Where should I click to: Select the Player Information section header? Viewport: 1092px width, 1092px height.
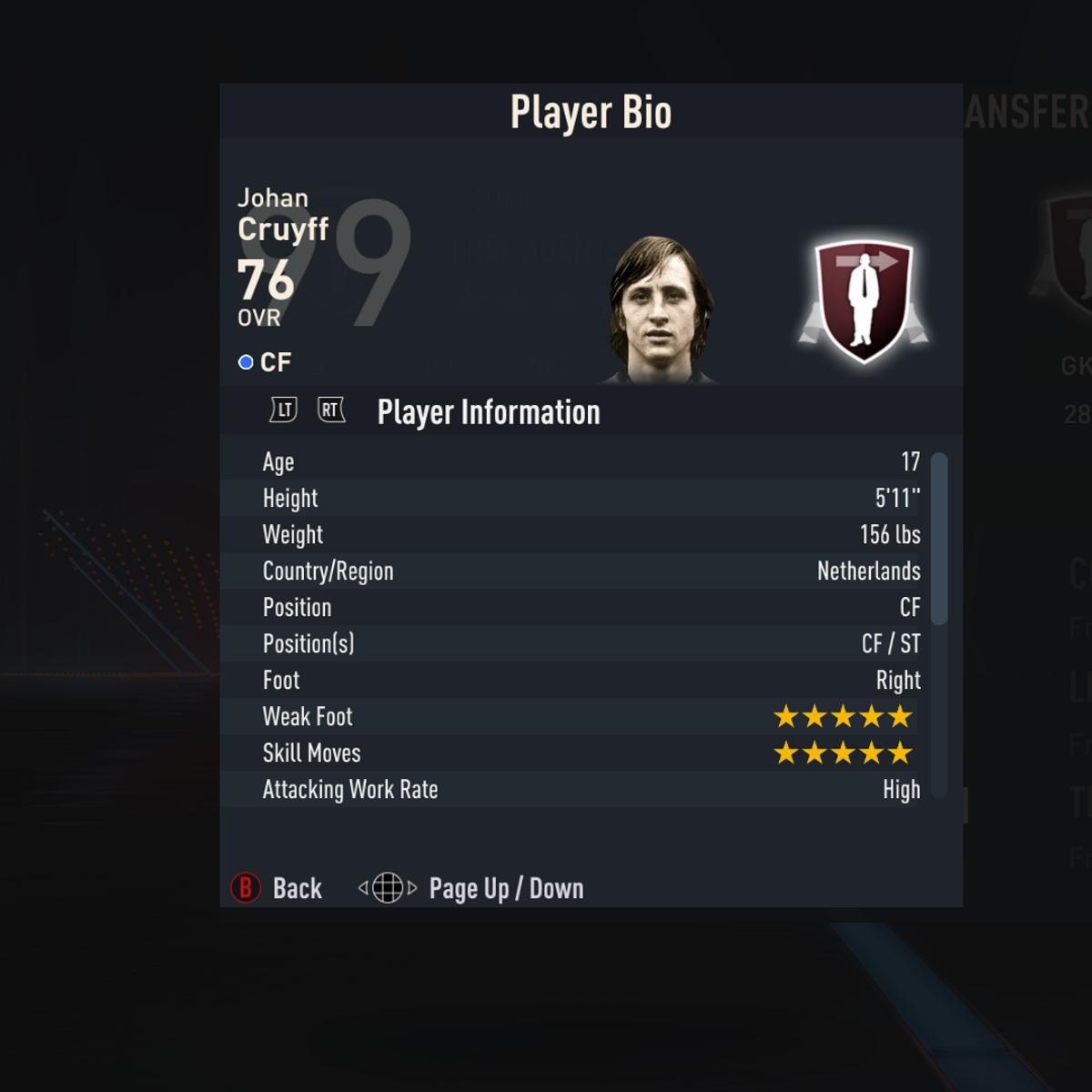coord(489,412)
